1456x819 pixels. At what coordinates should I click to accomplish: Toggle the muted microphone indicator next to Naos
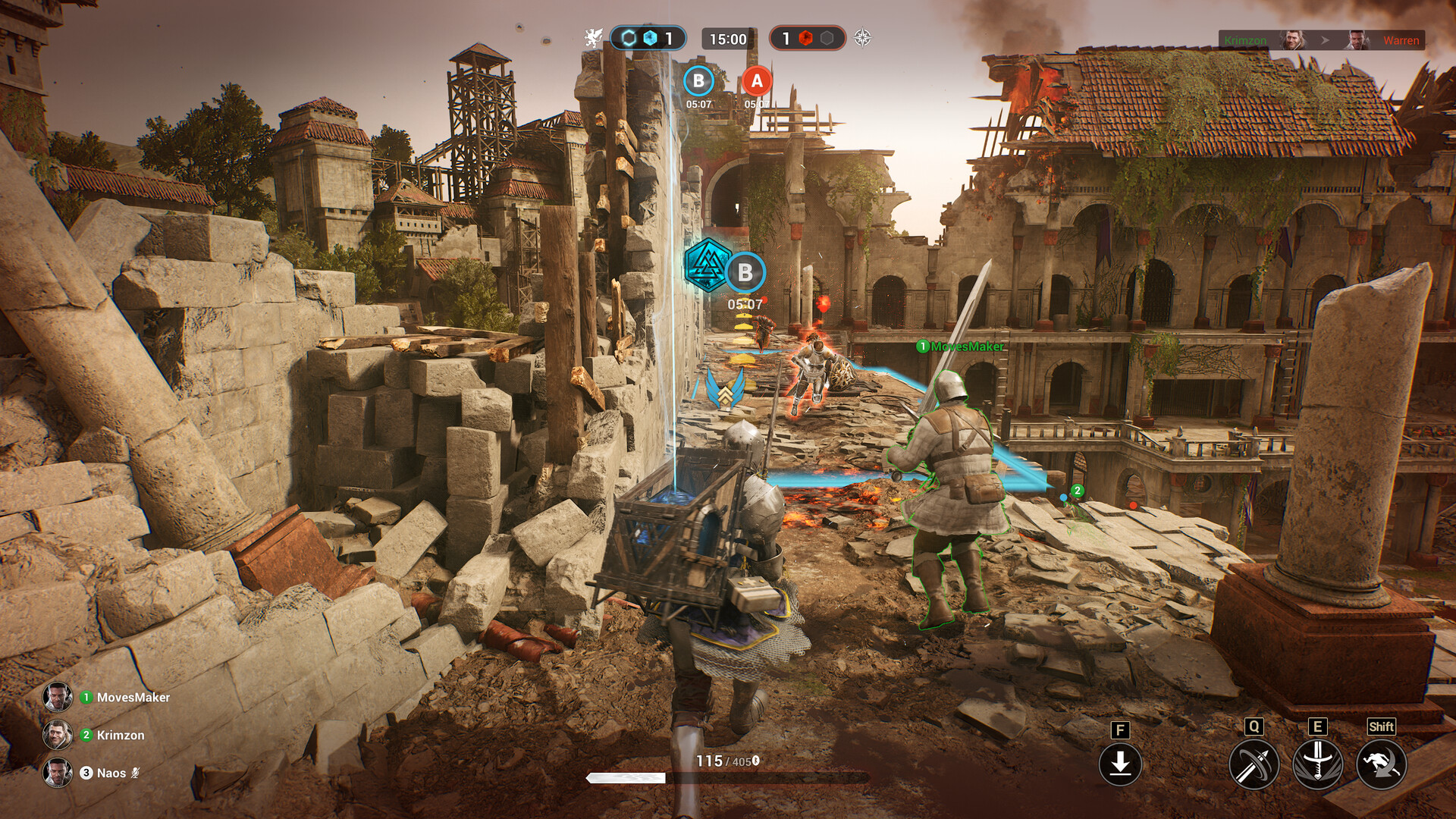click(x=133, y=773)
